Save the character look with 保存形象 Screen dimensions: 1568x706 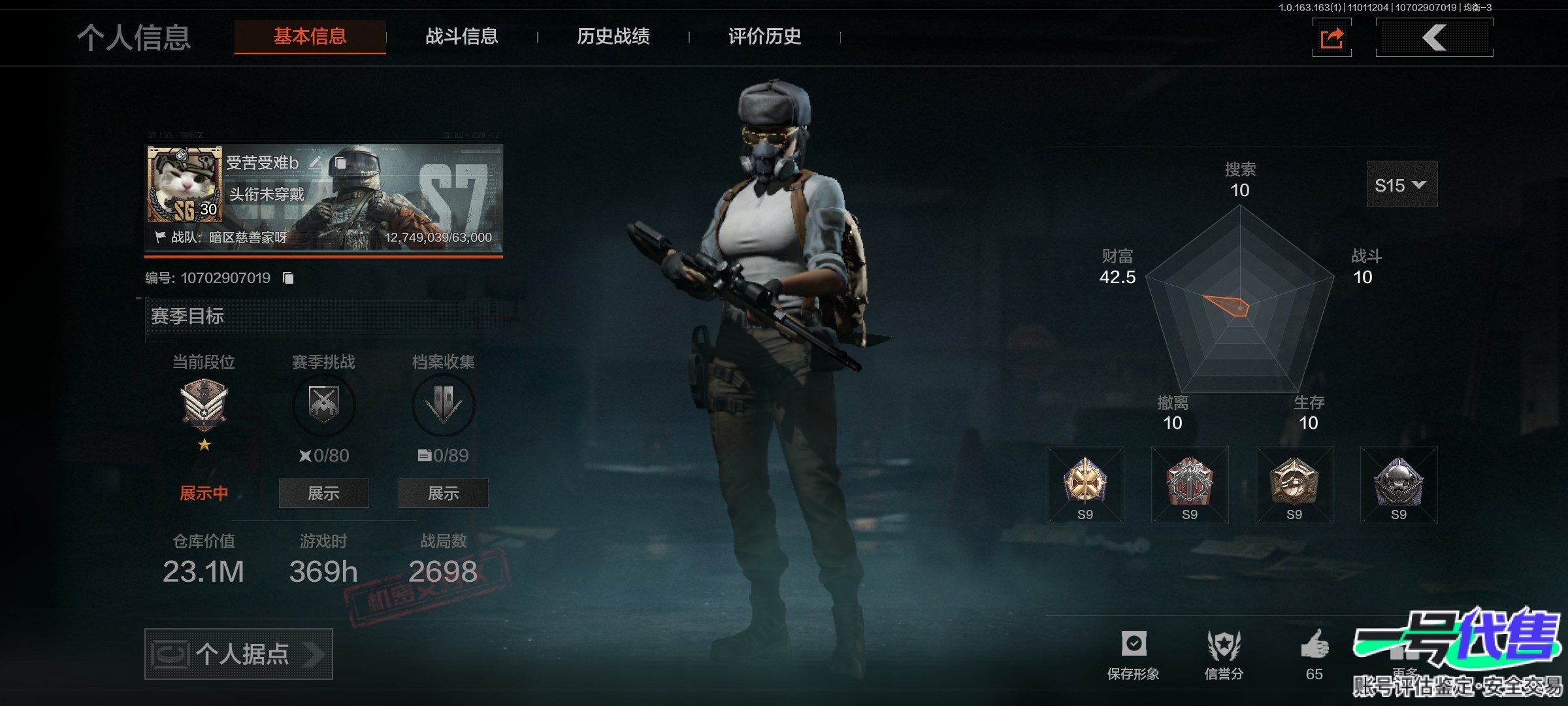pyautogui.click(x=1134, y=654)
